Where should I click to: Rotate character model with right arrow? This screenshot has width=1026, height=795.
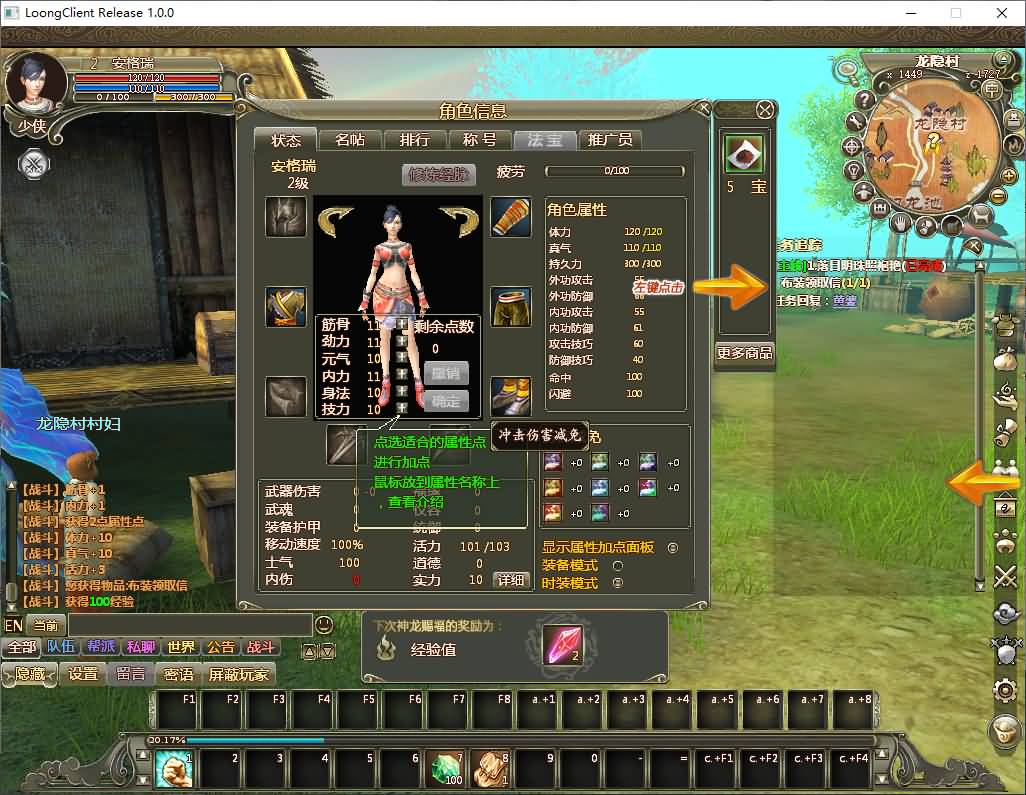pyautogui.click(x=459, y=222)
